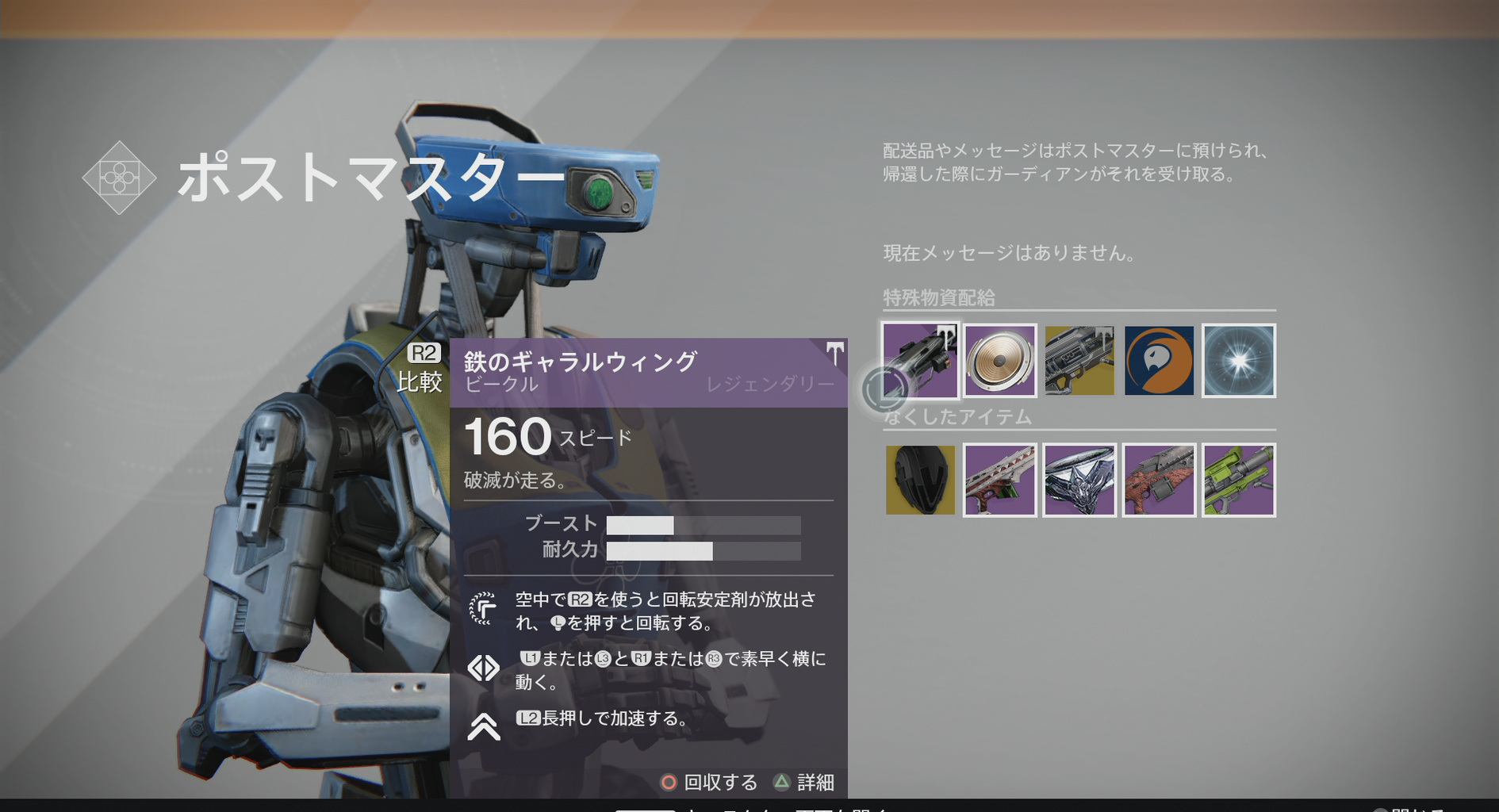Click the ブースト stat bar

702,524
